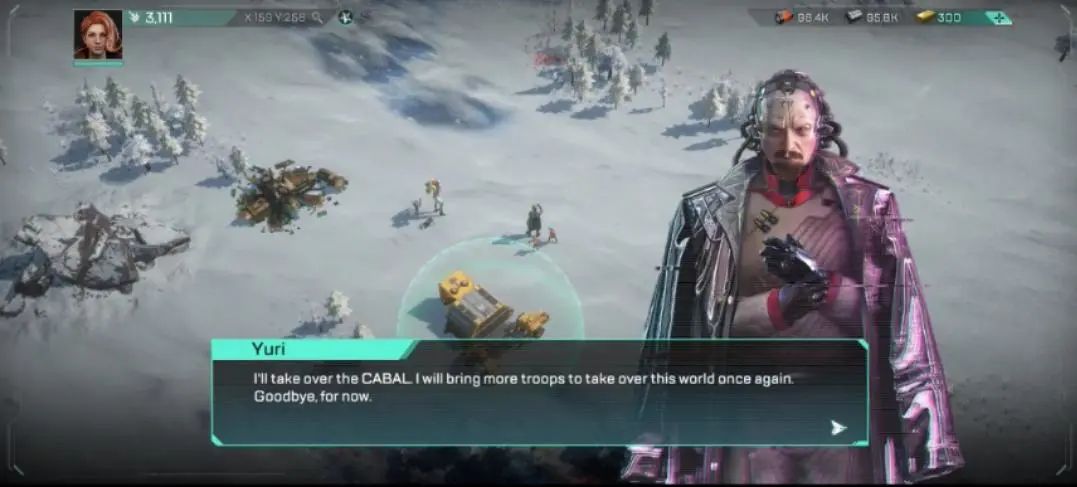Advance Yuri's dialogue with the arrow
Image resolution: width=1077 pixels, height=487 pixels.
coord(838,428)
